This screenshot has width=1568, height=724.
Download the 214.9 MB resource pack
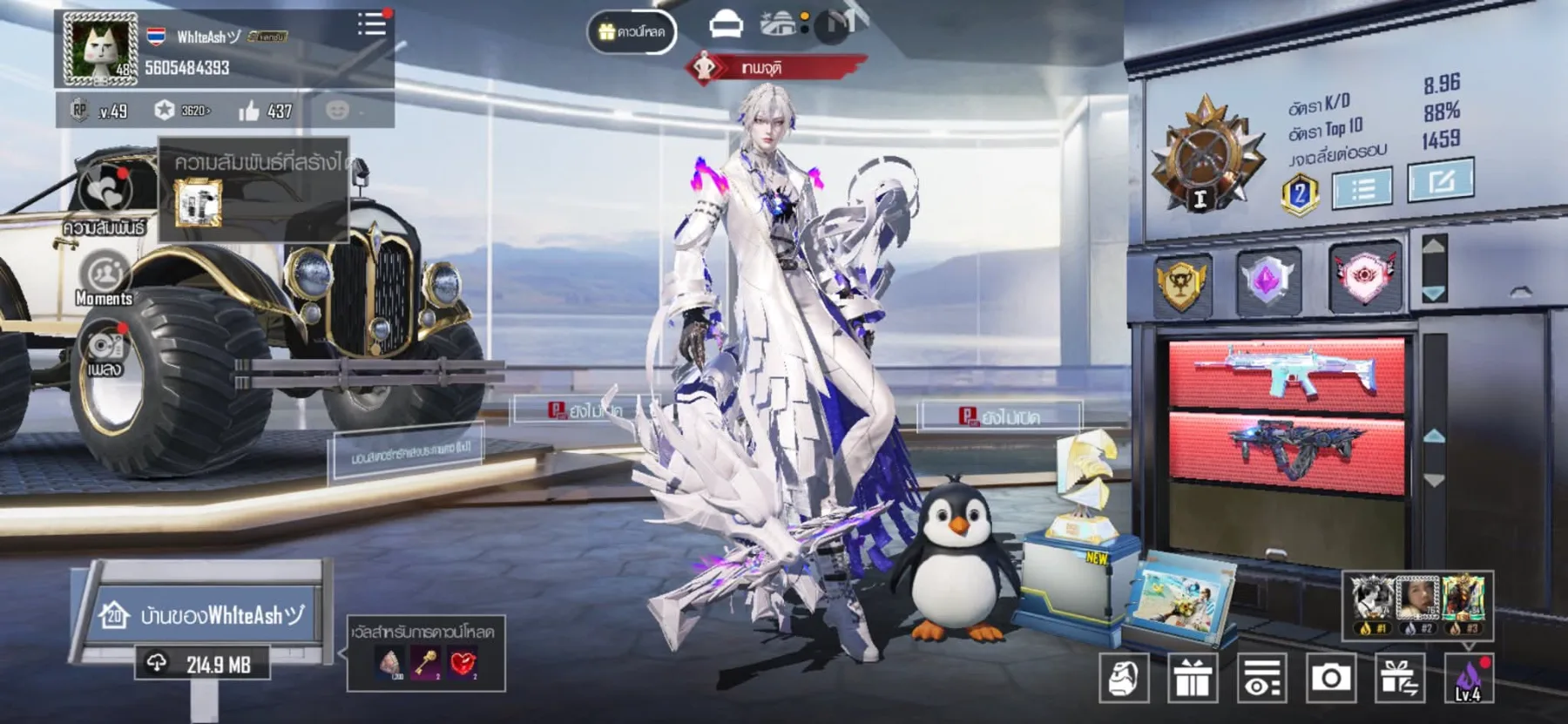point(202,665)
